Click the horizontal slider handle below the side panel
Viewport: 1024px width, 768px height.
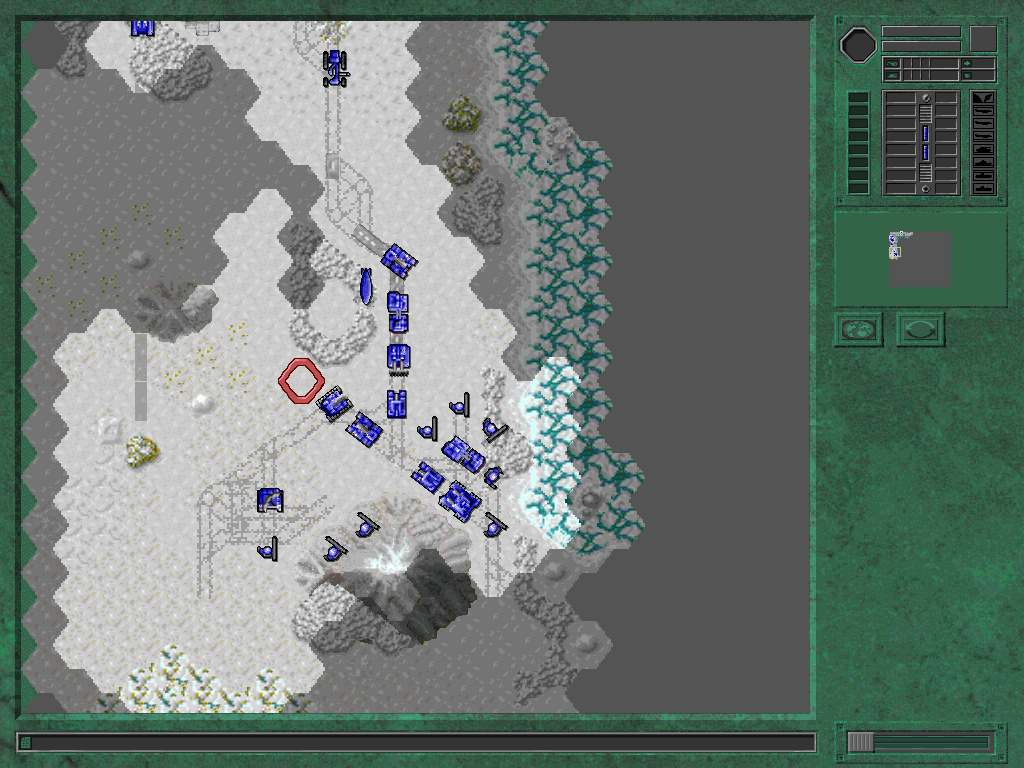click(x=861, y=742)
